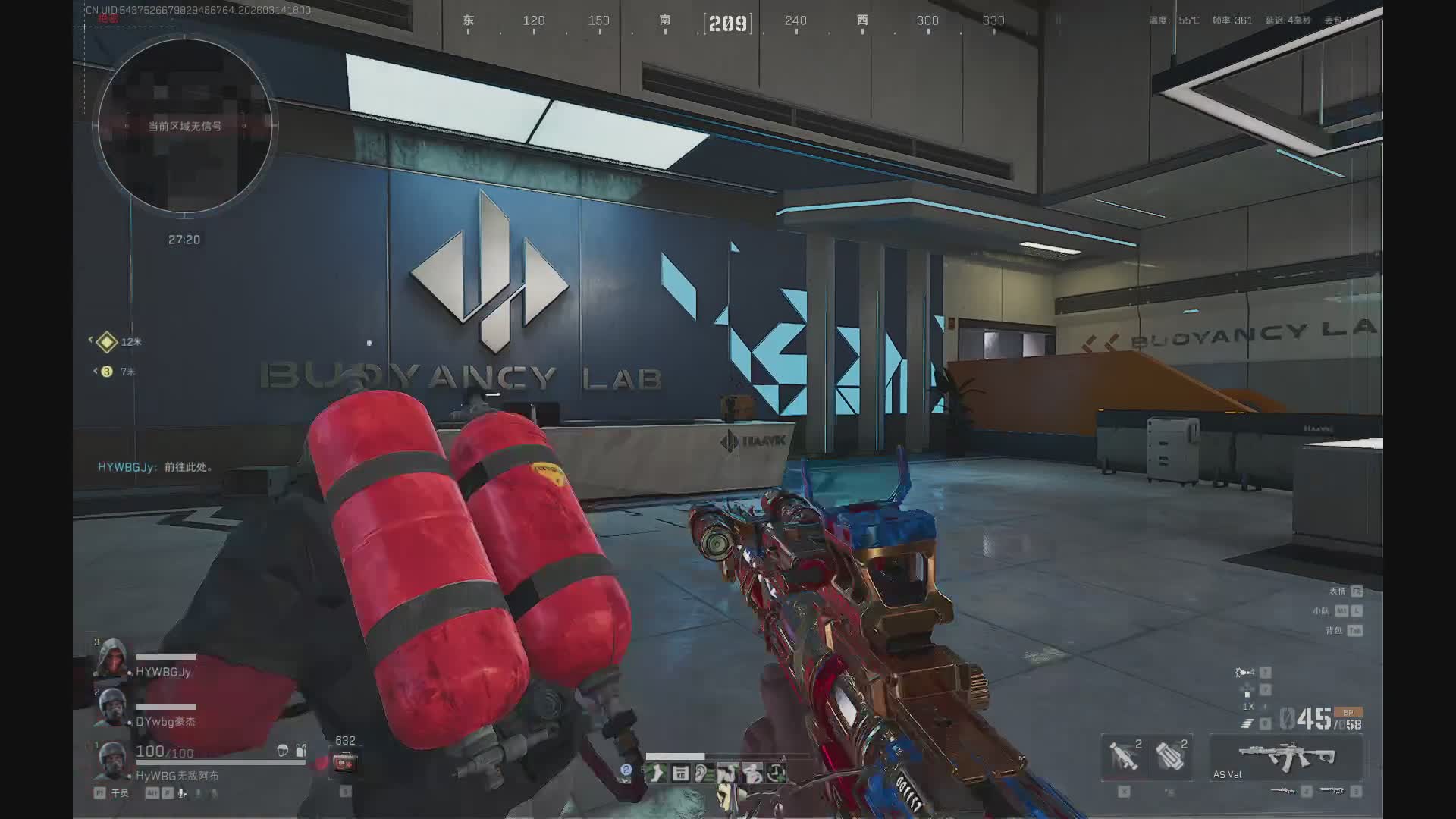Select teammate DYwbg豪杰's portrait
Screen dimensions: 1456x819
point(112,707)
